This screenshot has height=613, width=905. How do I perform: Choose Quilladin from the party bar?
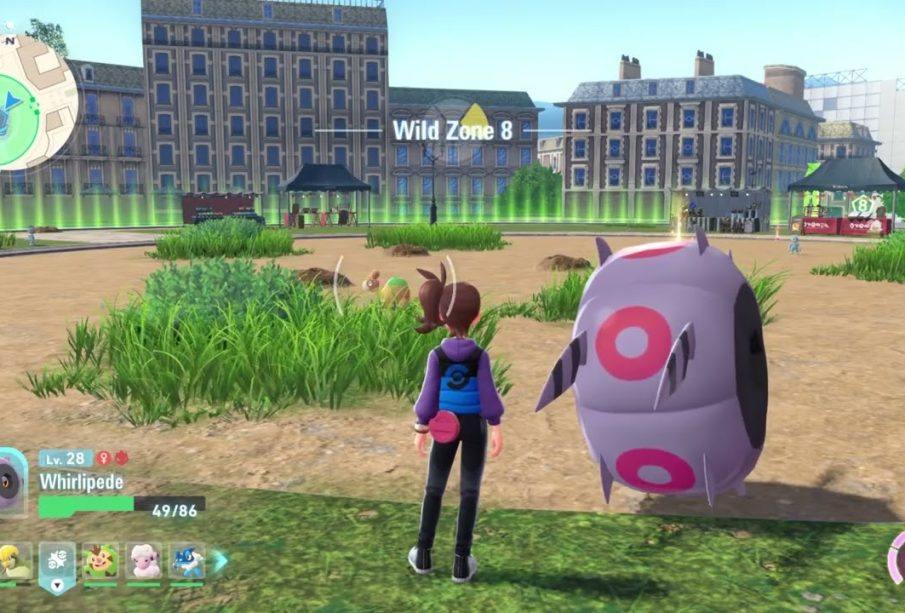(101, 561)
